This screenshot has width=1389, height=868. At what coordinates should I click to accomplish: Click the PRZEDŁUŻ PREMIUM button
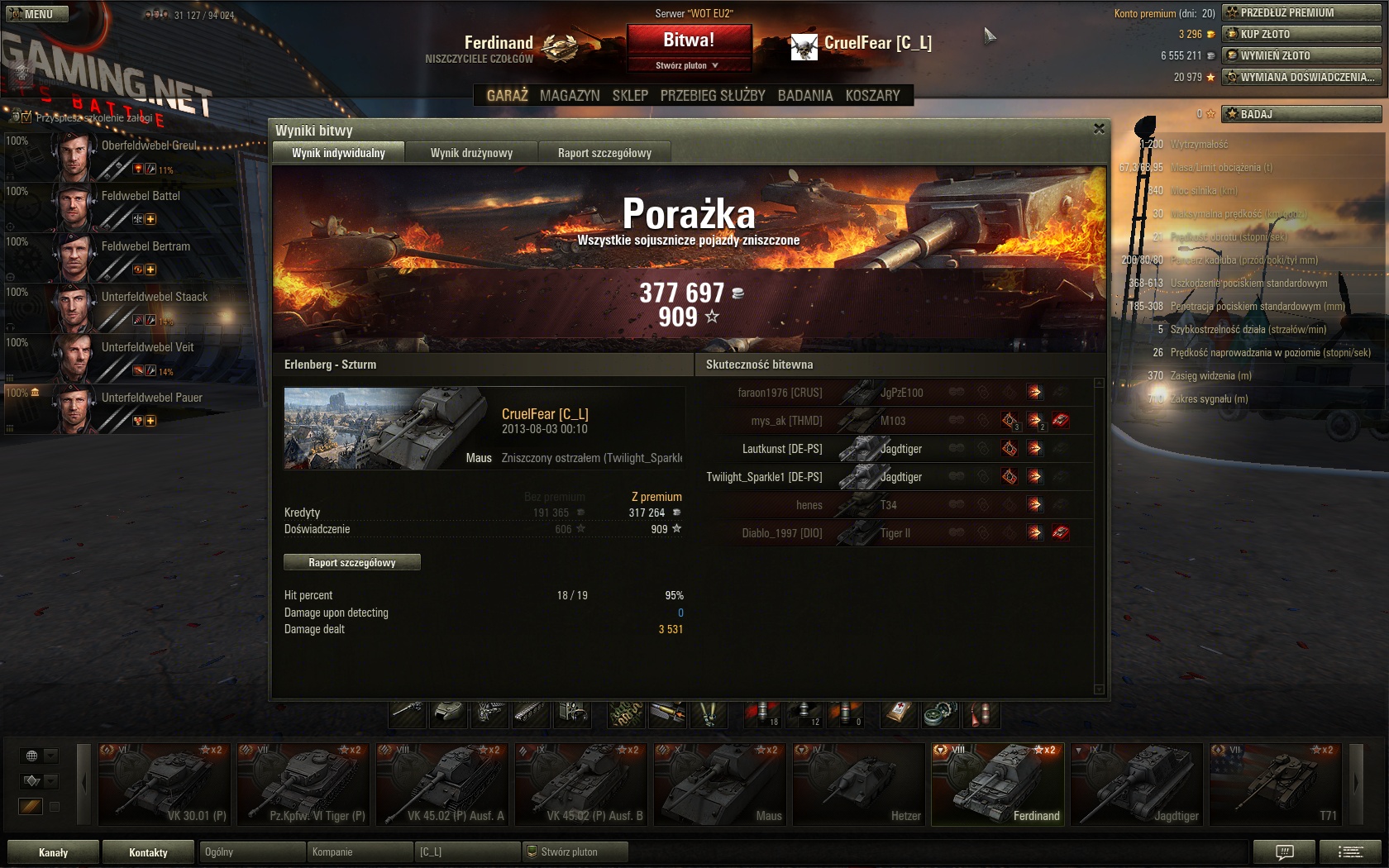[x=1301, y=12]
